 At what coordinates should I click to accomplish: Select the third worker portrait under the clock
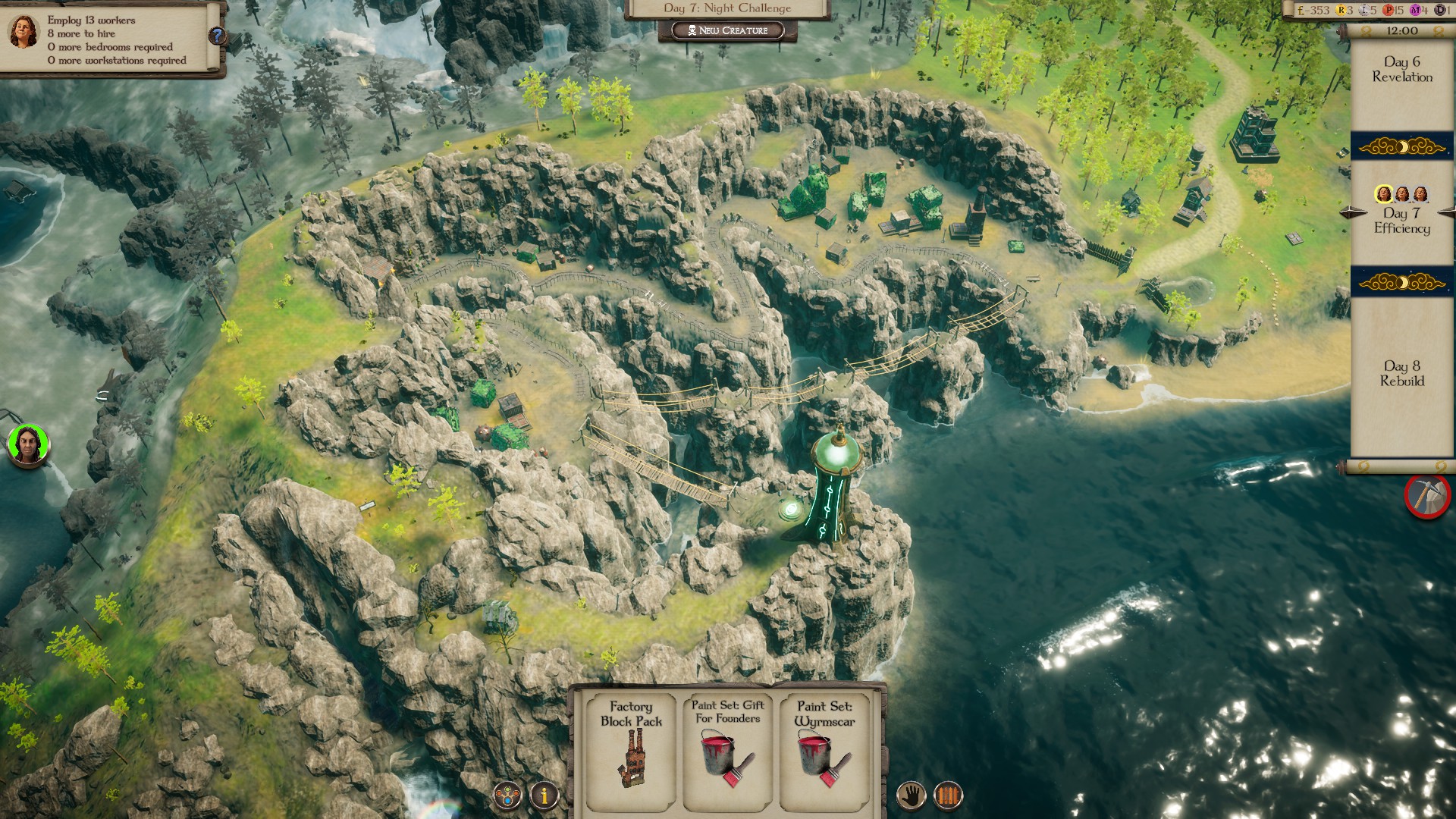[x=1420, y=193]
